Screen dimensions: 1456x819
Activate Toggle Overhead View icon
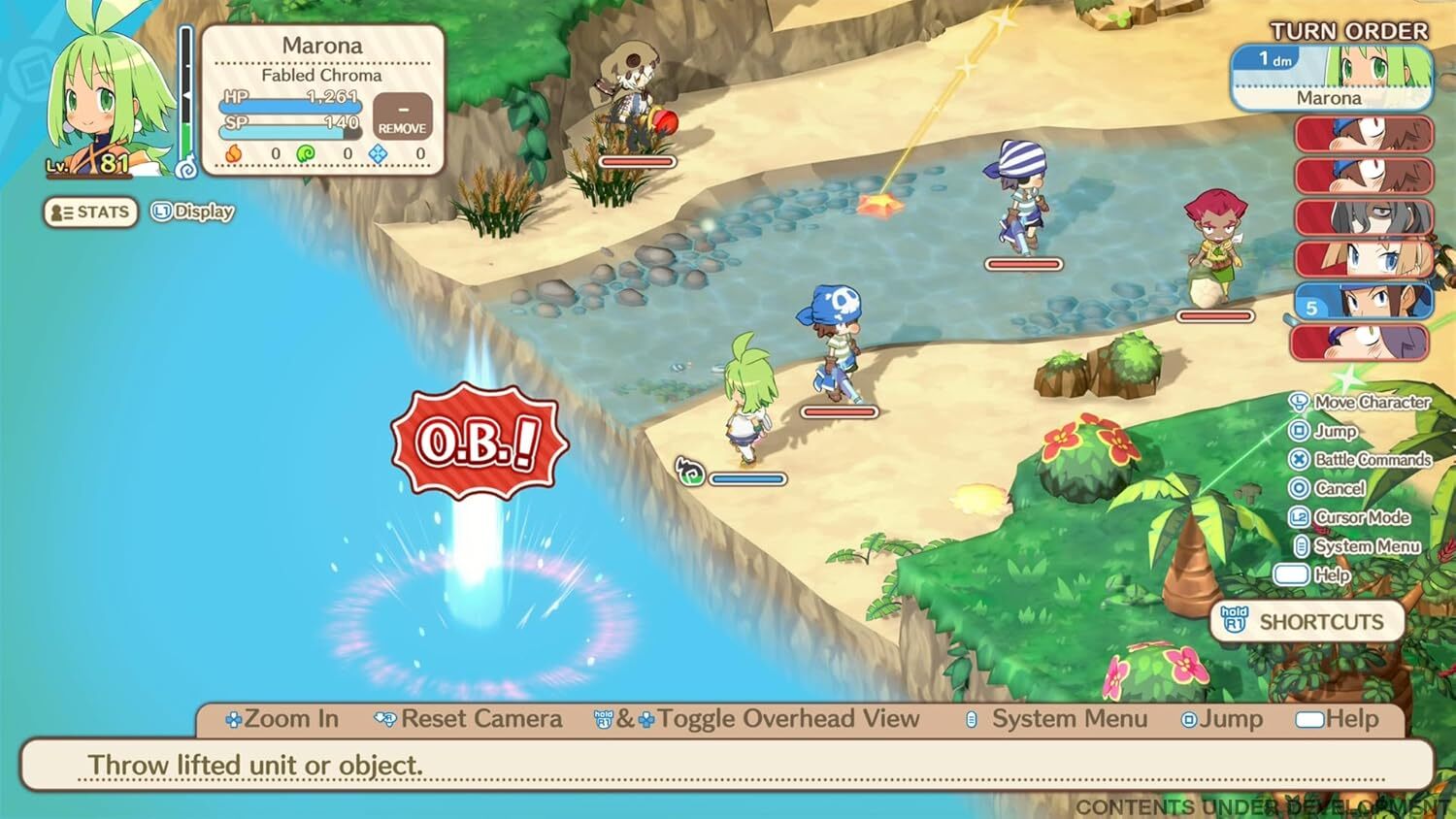point(606,719)
